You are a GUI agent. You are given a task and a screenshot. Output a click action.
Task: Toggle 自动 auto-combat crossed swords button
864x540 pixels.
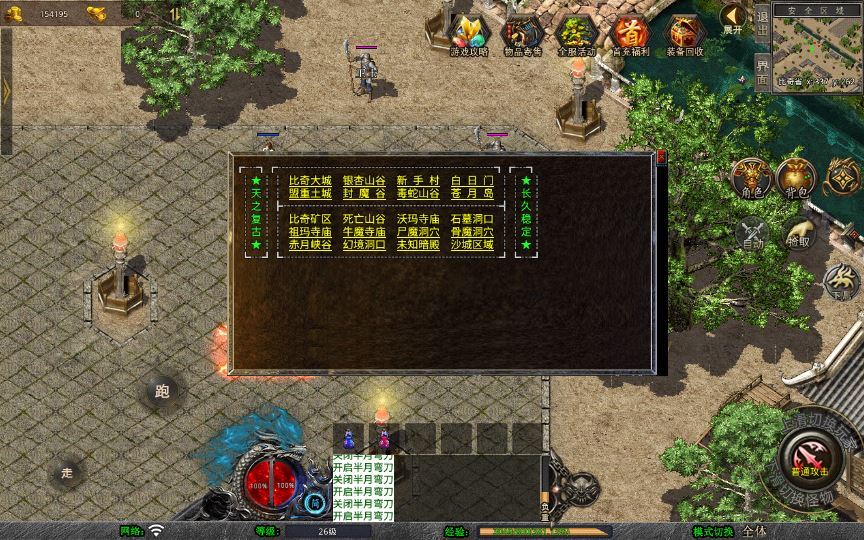(751, 234)
